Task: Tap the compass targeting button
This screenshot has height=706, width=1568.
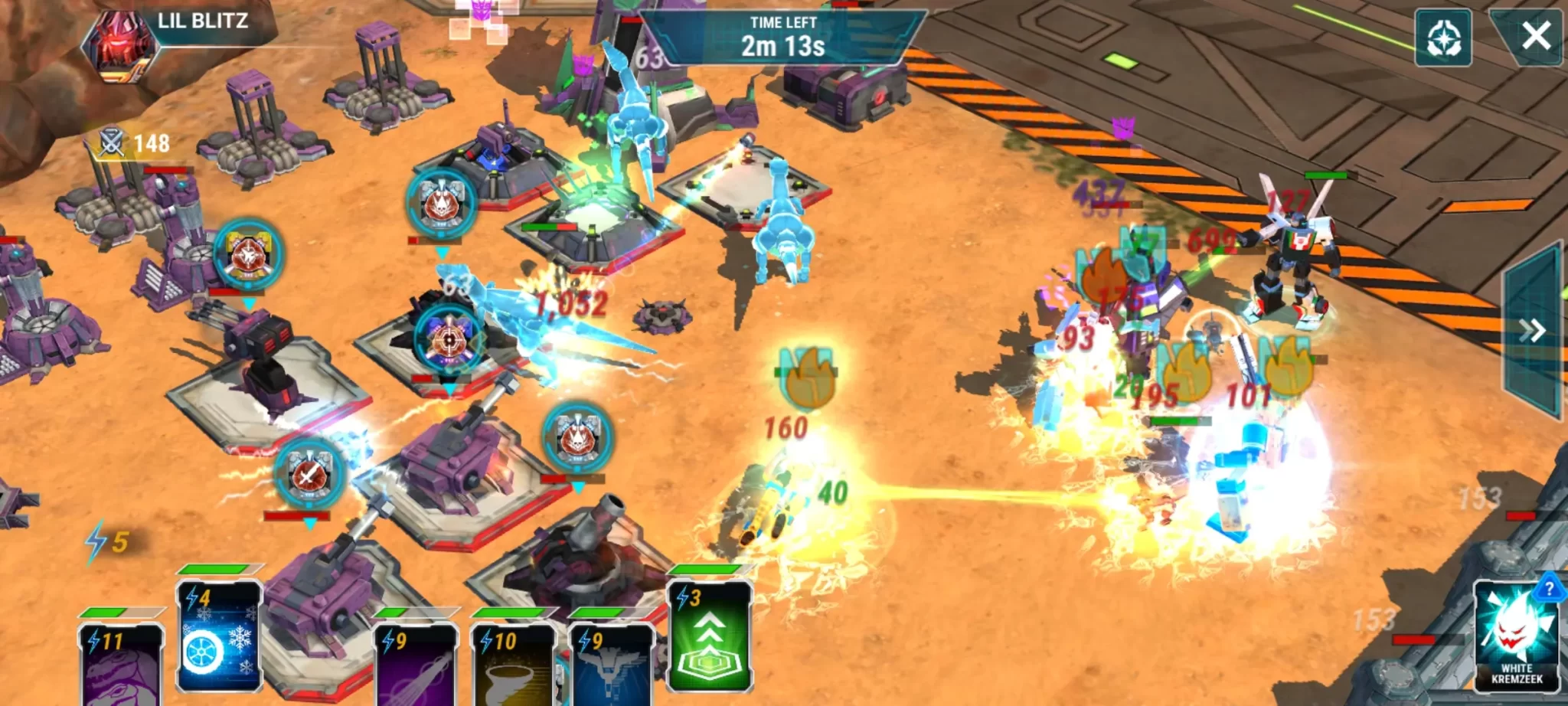Action: 1443,38
